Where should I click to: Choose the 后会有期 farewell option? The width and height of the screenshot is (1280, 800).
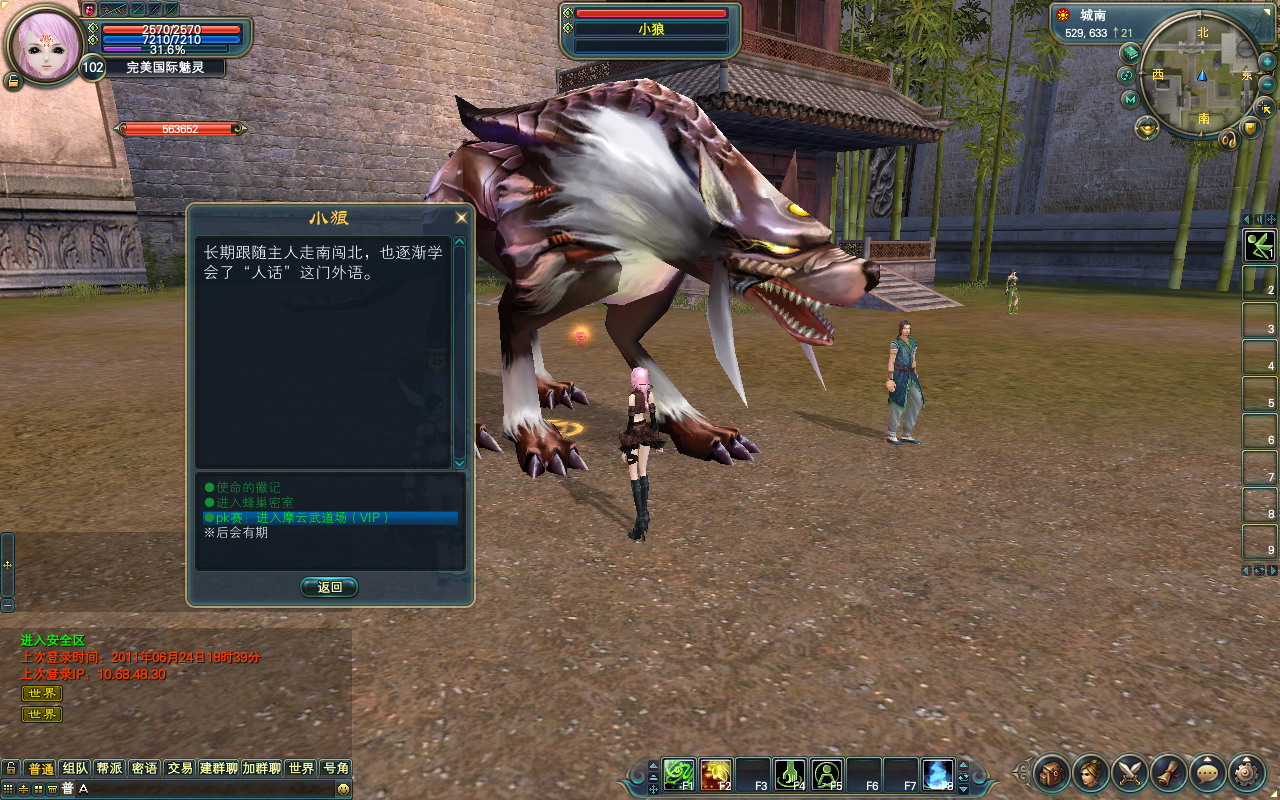(242, 533)
